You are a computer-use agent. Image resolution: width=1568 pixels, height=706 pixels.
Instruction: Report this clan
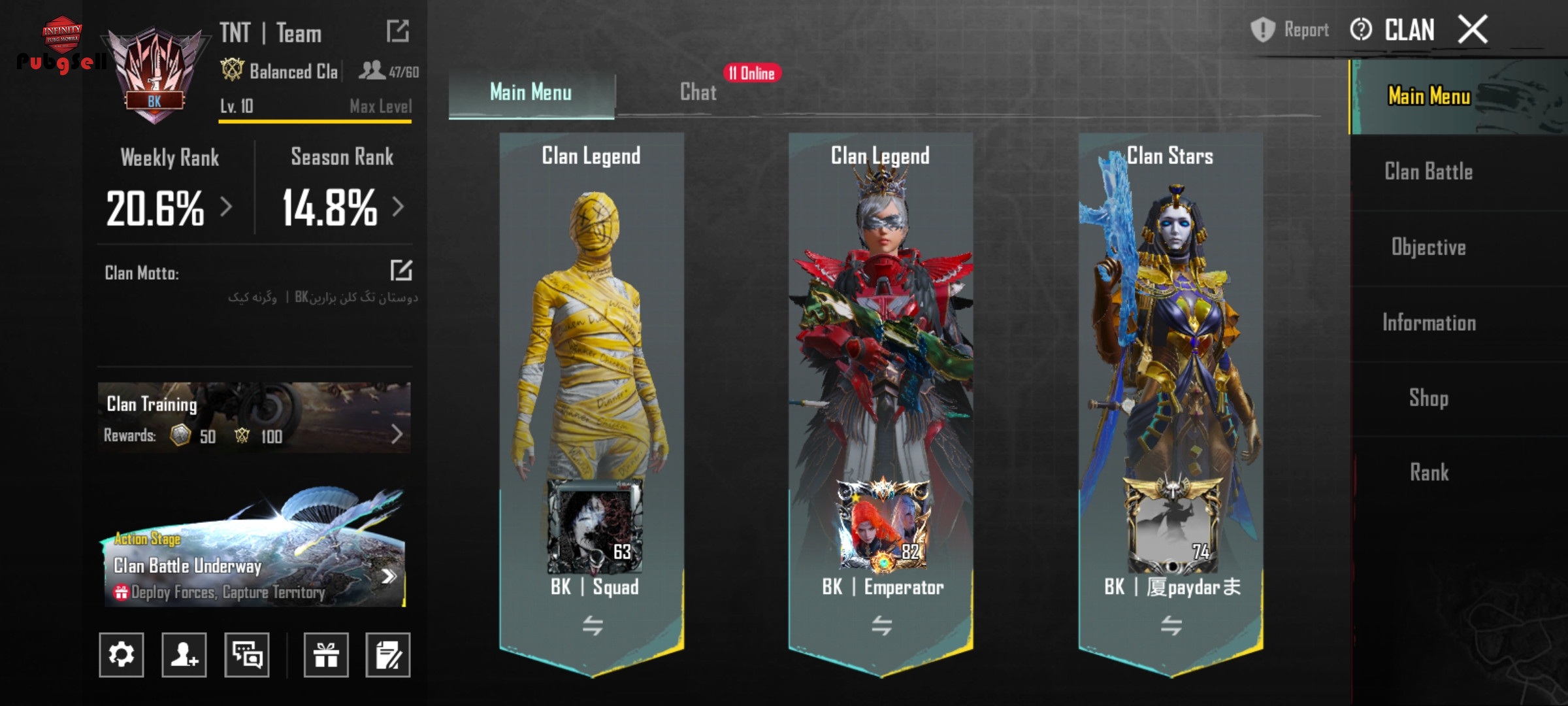(x=1290, y=30)
